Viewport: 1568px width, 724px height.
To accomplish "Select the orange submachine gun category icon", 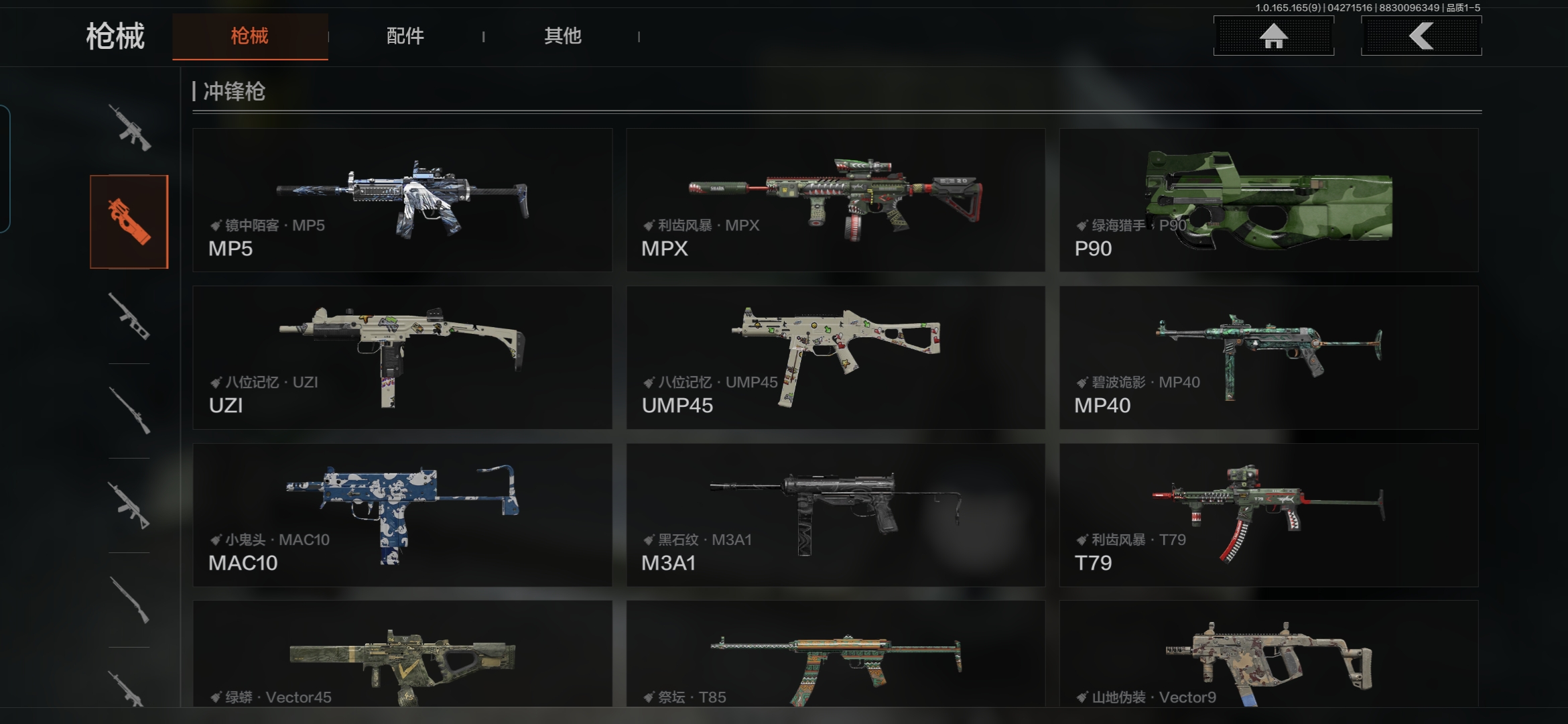I will click(x=129, y=222).
